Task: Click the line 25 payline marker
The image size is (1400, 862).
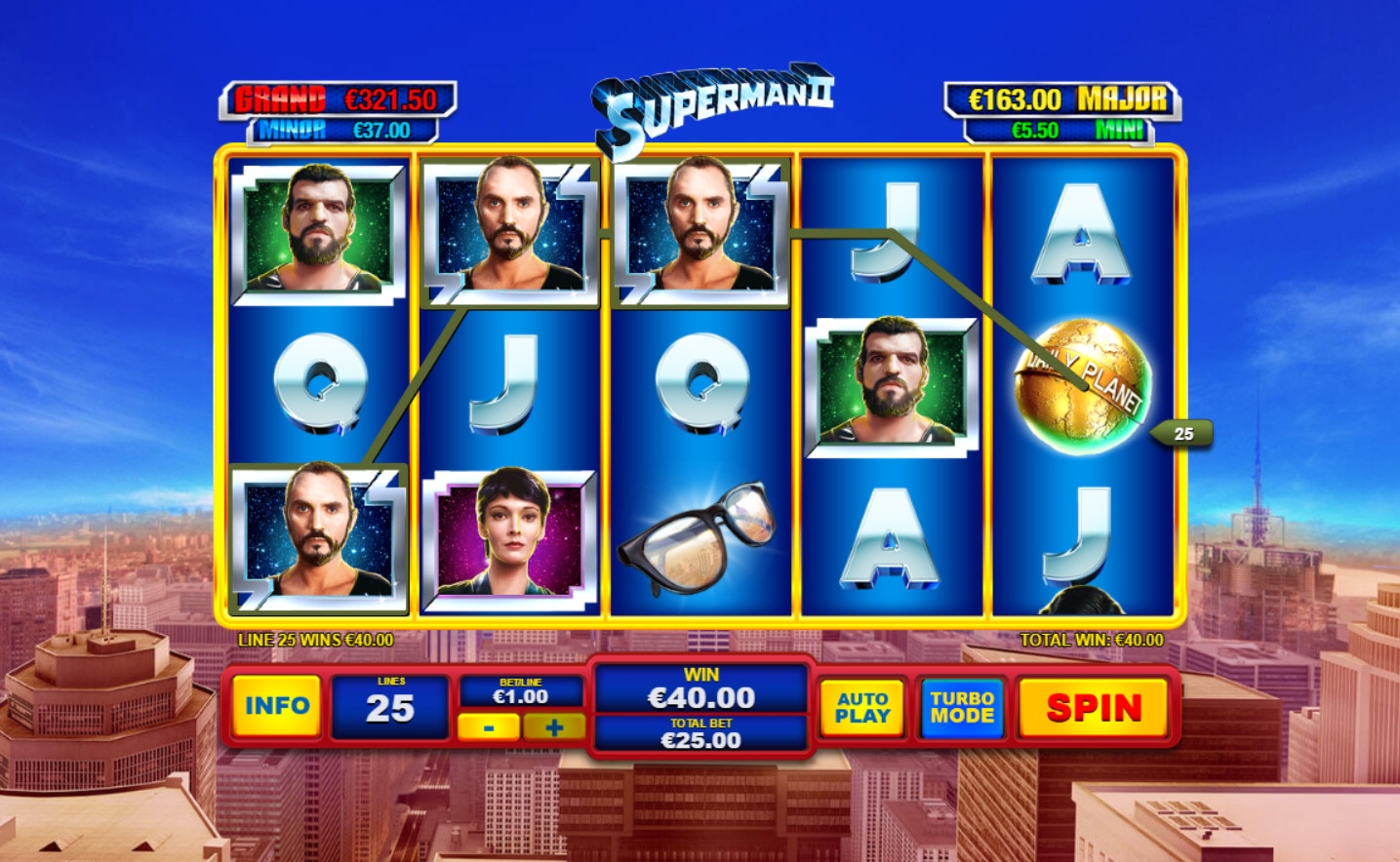Action: (x=1182, y=434)
